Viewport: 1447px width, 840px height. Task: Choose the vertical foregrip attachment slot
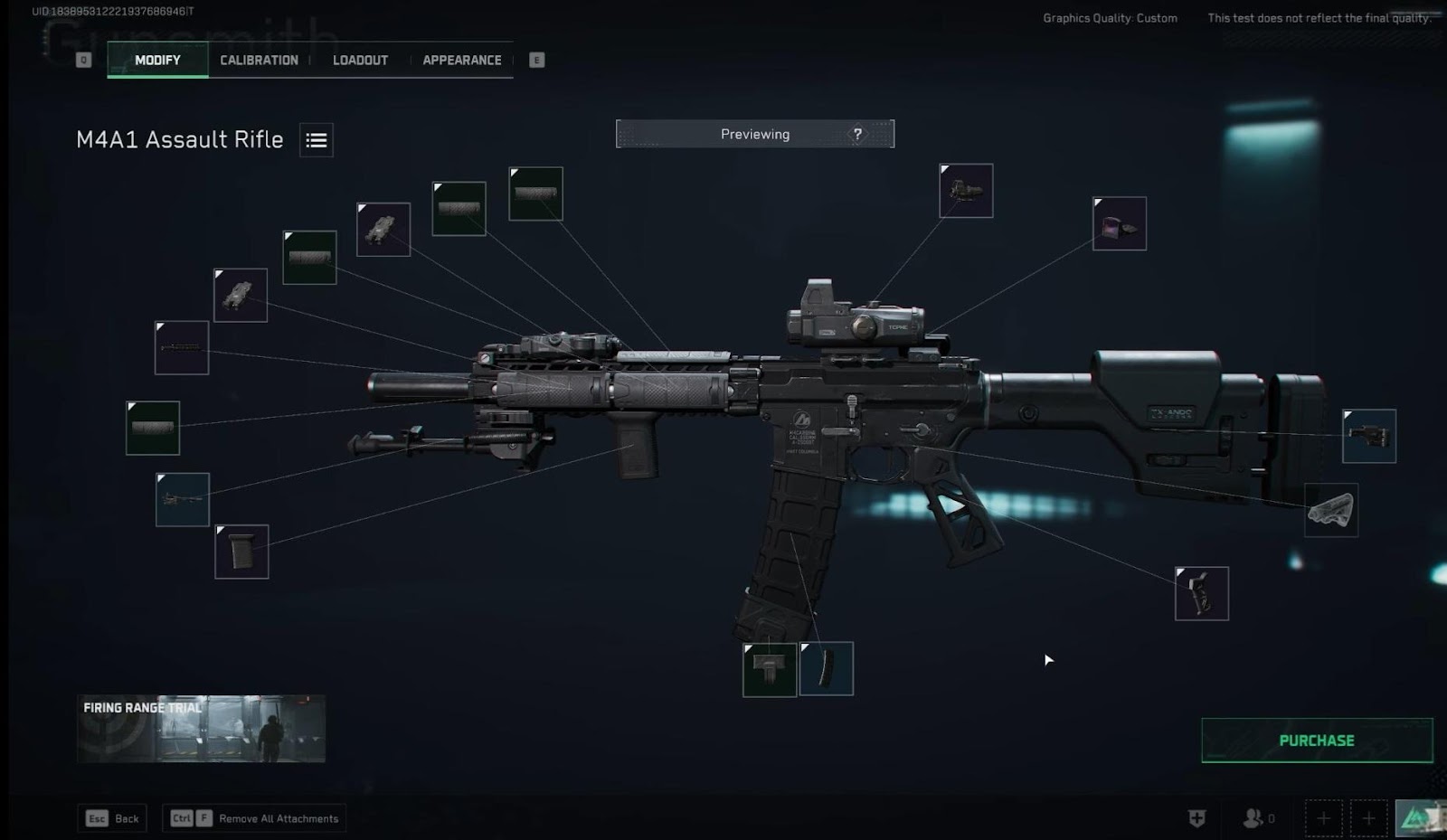[x=241, y=552]
